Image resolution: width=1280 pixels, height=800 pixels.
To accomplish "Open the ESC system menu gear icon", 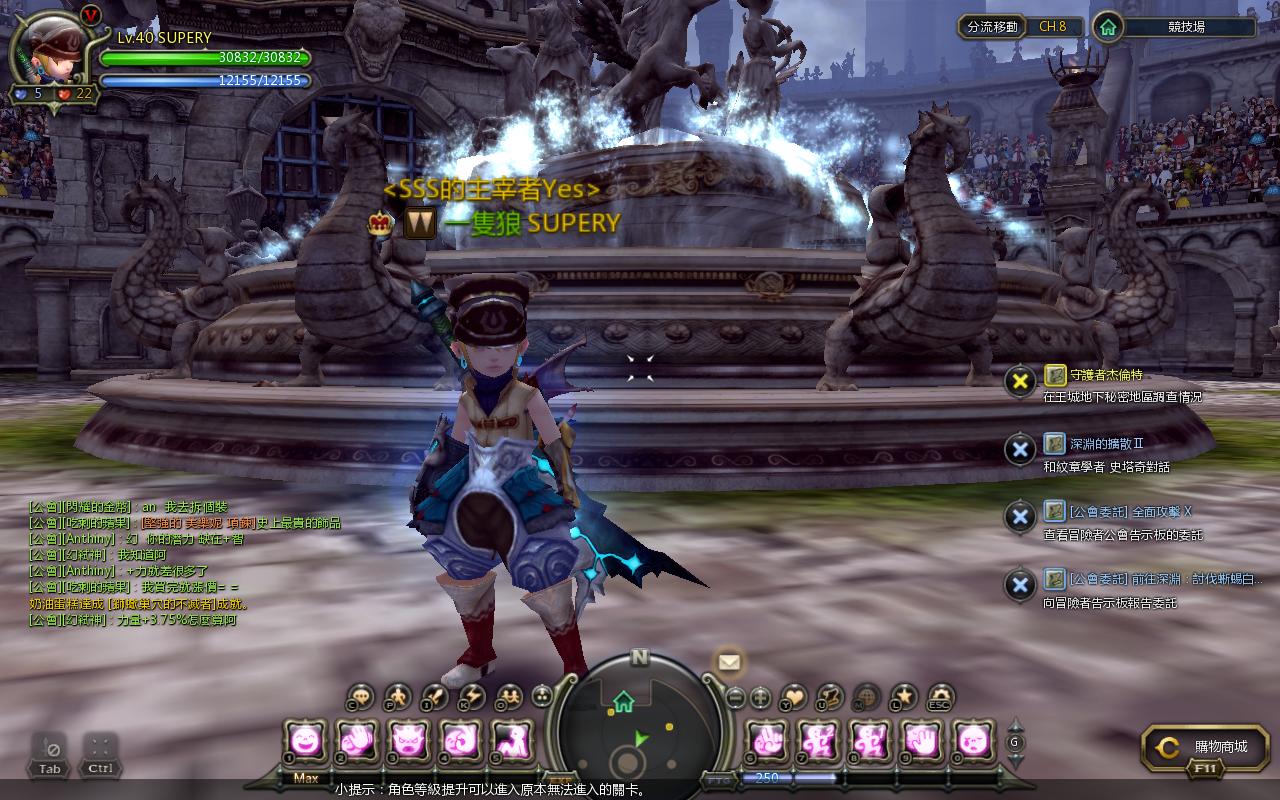I will [x=940, y=697].
